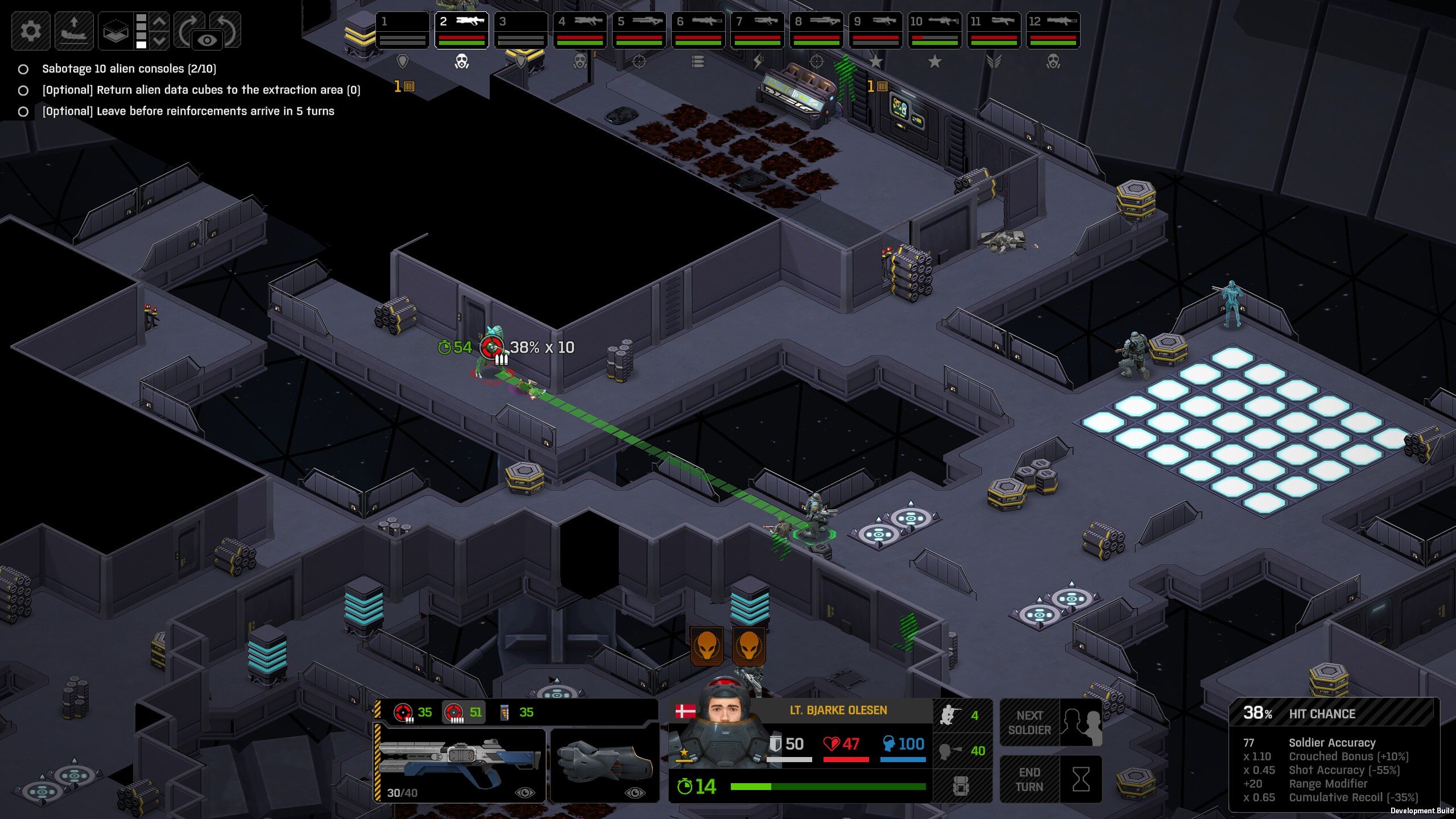Open the soldier backpack inventory
The height and width of the screenshot is (819, 1456).
click(x=961, y=787)
